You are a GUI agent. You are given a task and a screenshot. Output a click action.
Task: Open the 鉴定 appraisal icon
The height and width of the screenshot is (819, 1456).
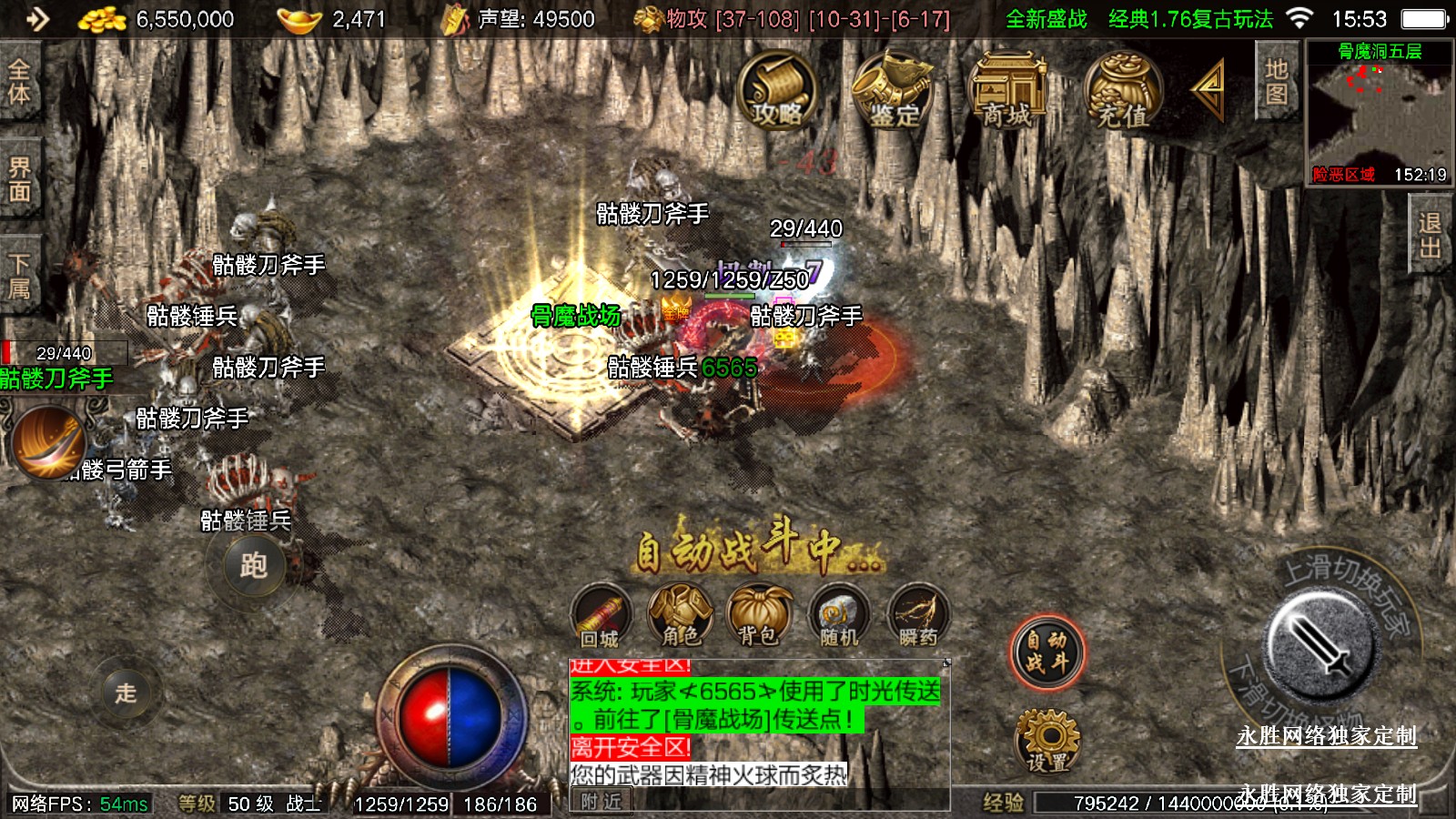893,91
